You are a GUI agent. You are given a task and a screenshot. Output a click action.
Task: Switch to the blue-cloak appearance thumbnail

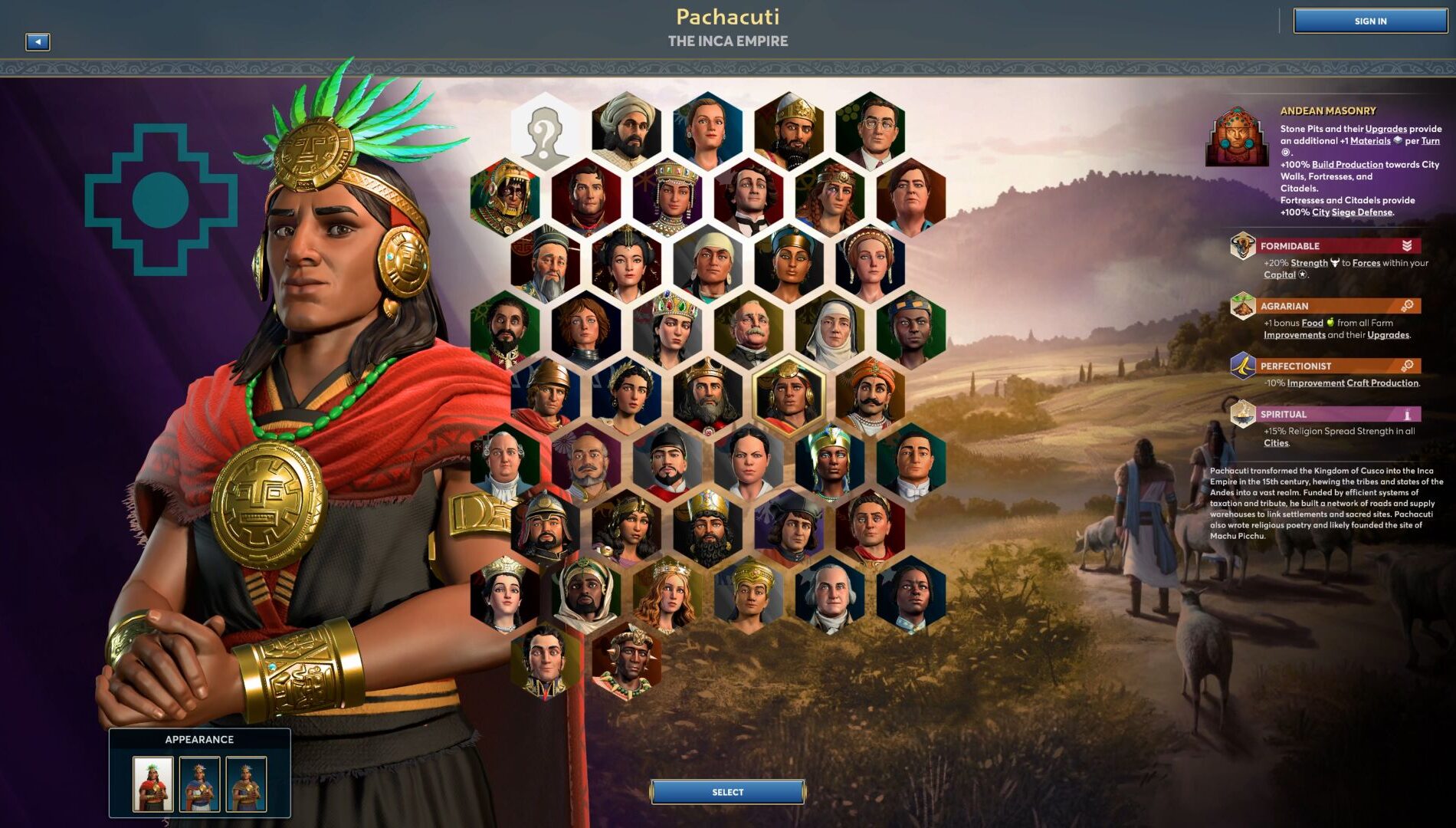pos(199,784)
